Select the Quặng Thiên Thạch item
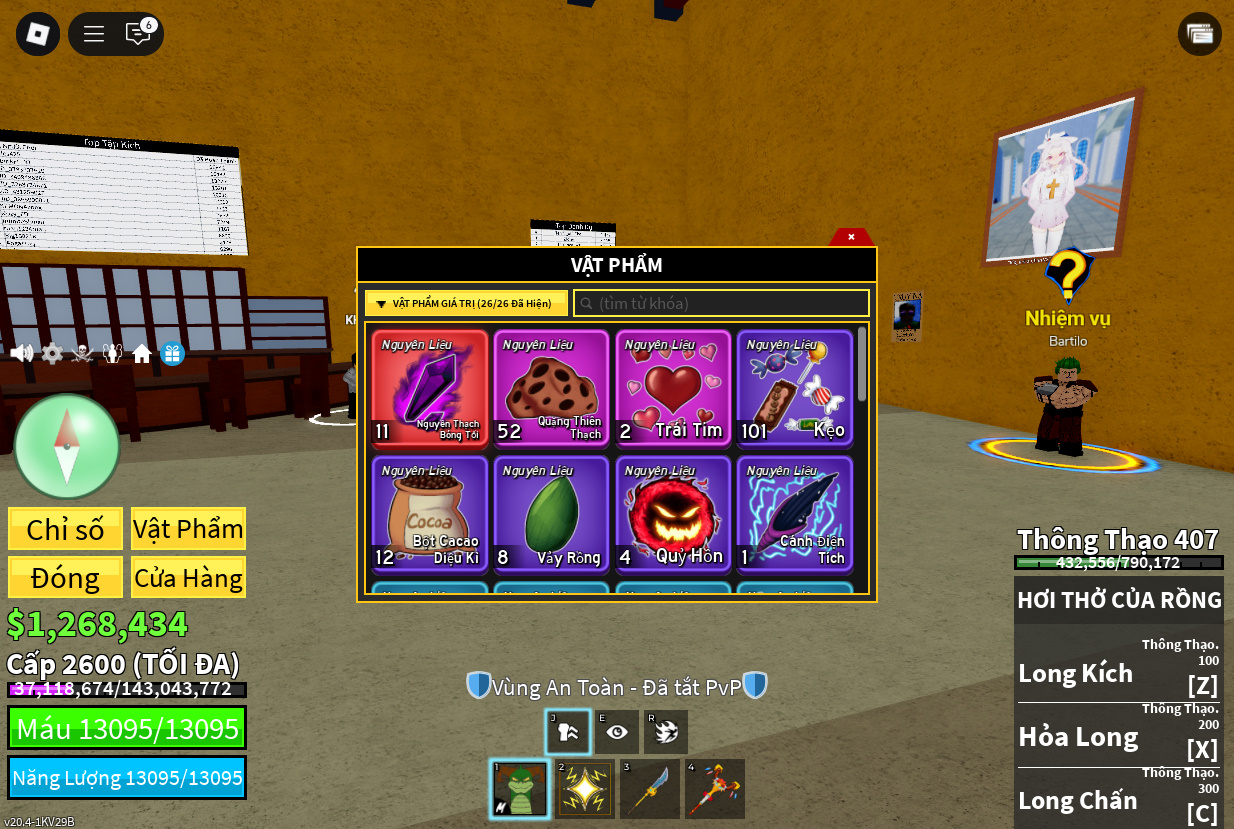The image size is (1234, 829). [x=551, y=388]
